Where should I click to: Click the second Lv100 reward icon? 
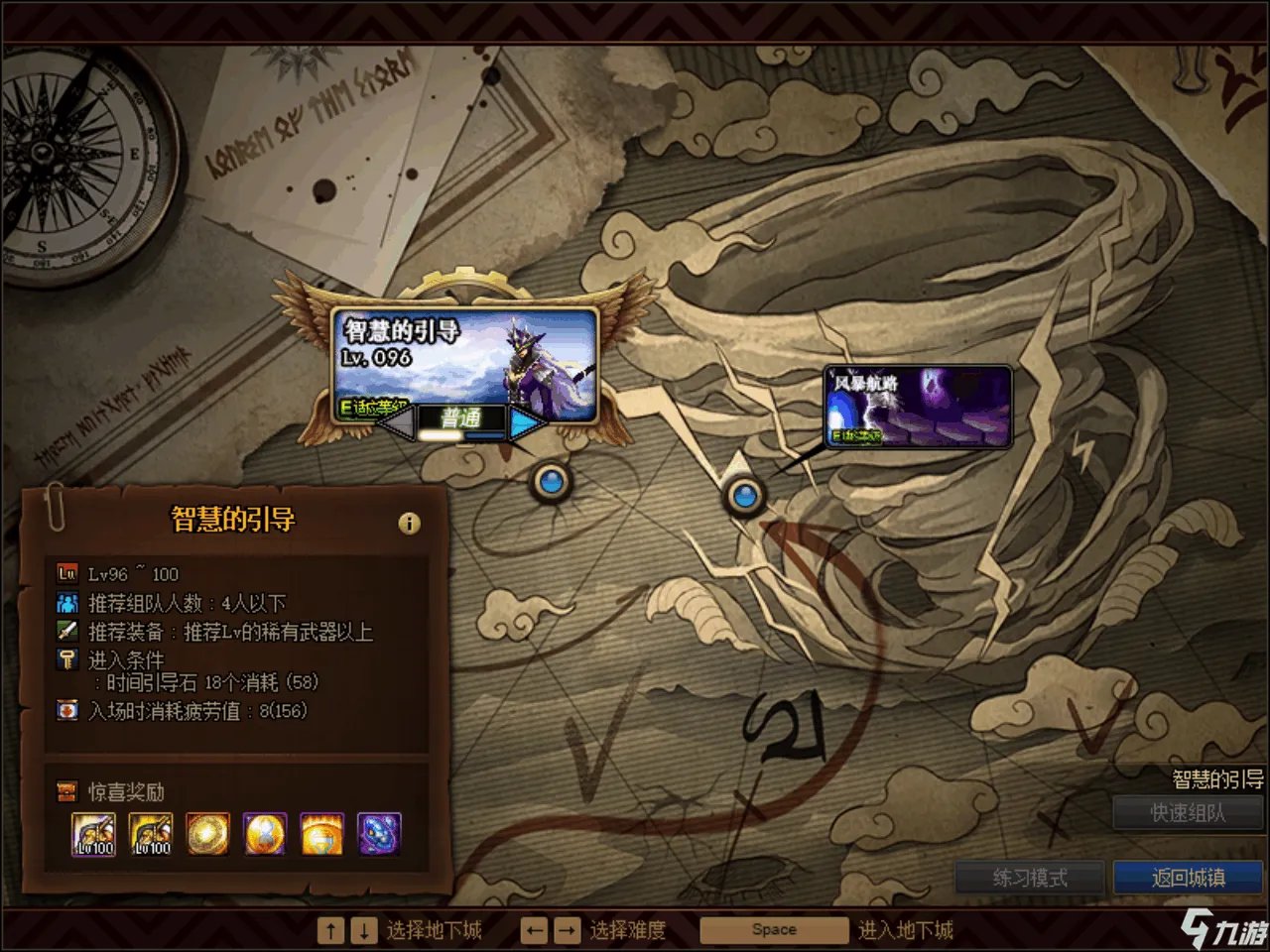coord(151,833)
